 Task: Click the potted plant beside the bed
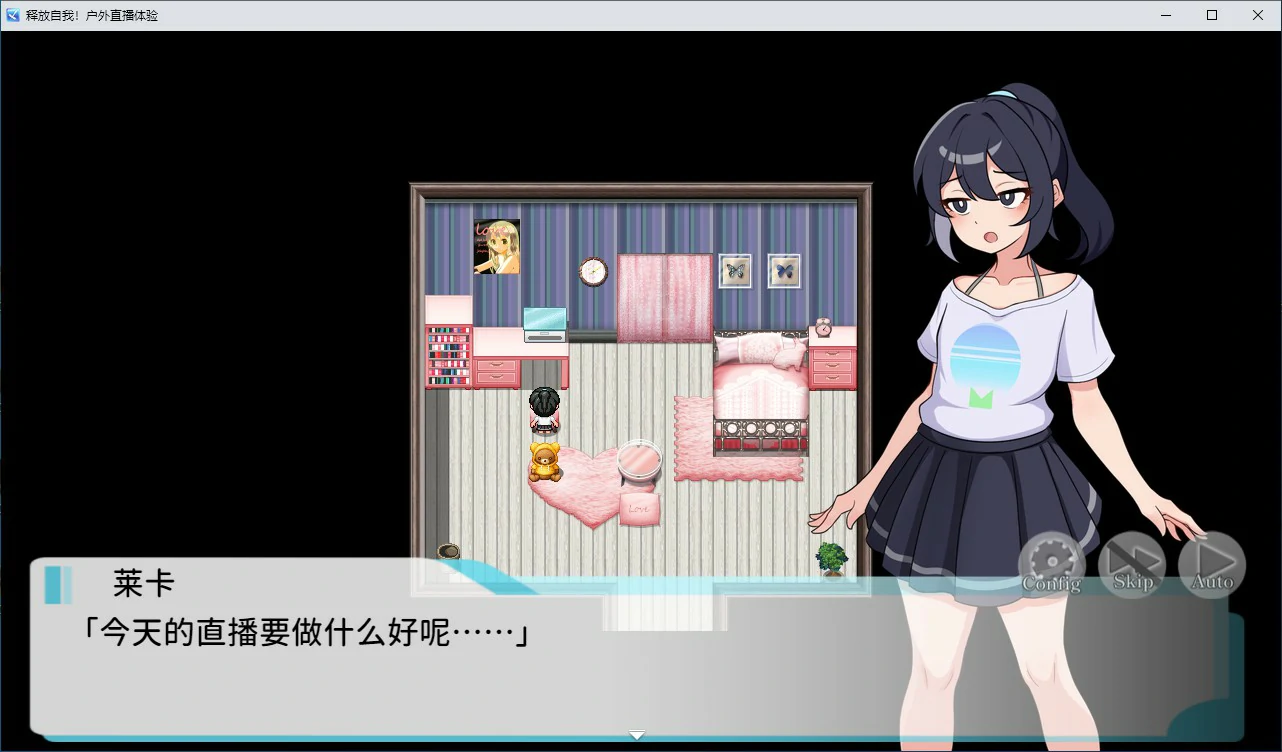833,558
